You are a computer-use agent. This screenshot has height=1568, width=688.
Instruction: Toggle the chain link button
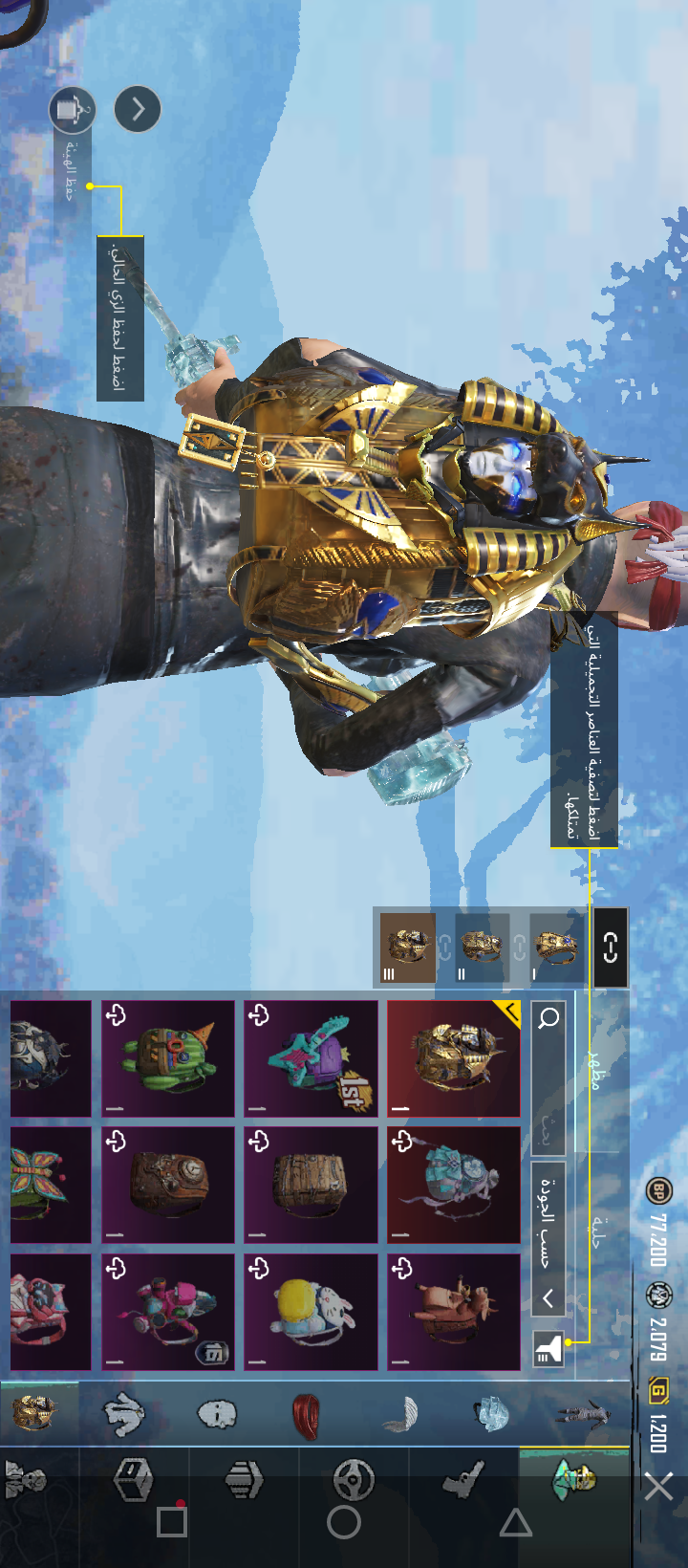[611, 947]
